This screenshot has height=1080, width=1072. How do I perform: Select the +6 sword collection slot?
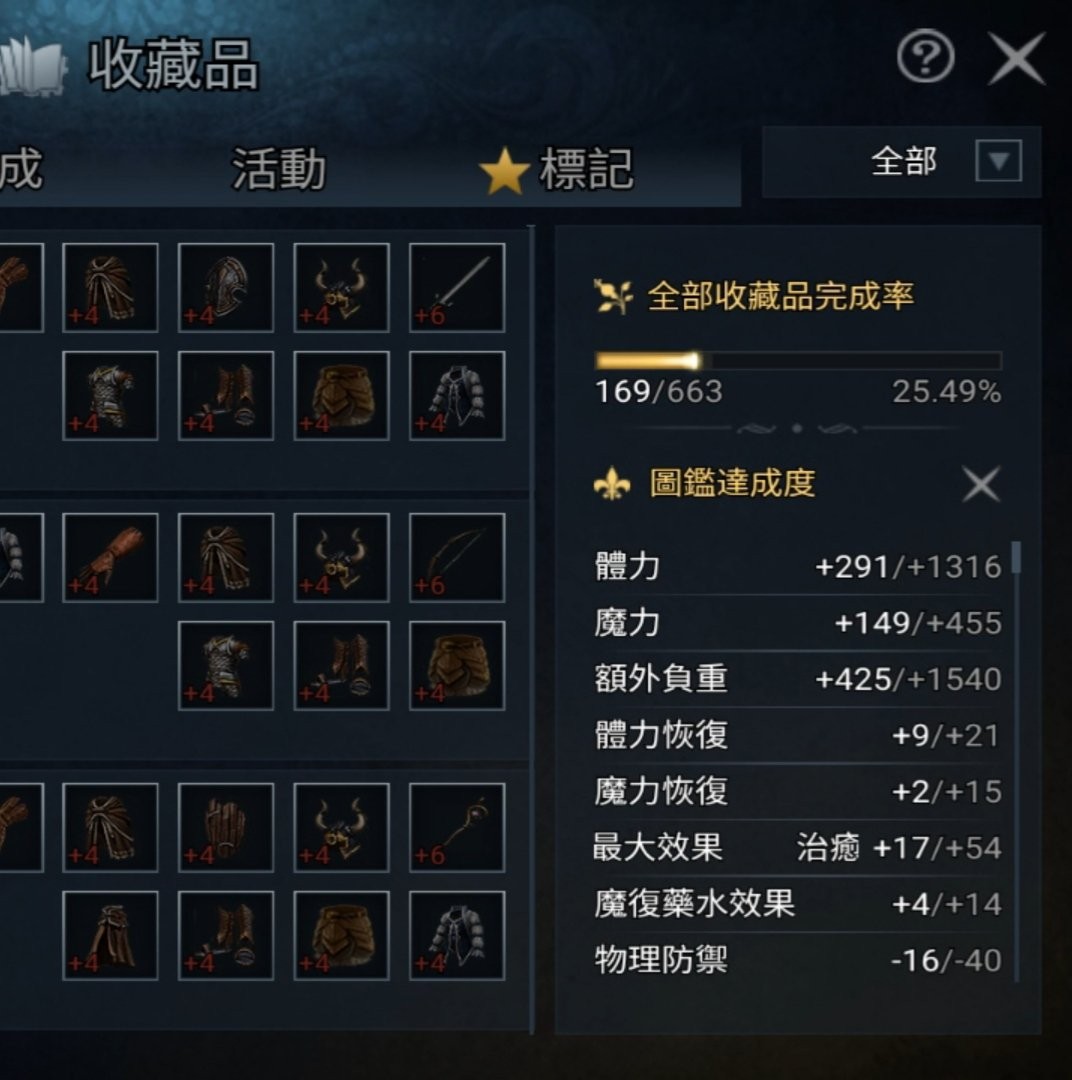(457, 287)
